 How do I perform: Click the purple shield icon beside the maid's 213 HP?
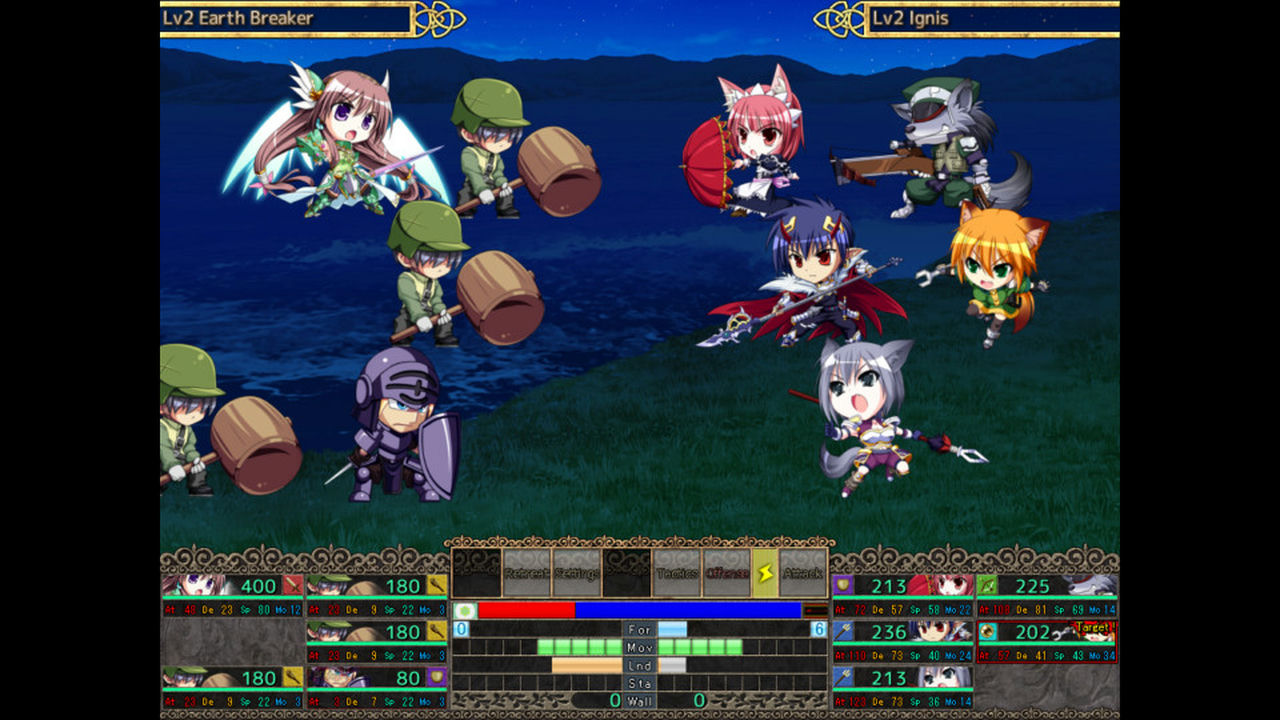843,586
